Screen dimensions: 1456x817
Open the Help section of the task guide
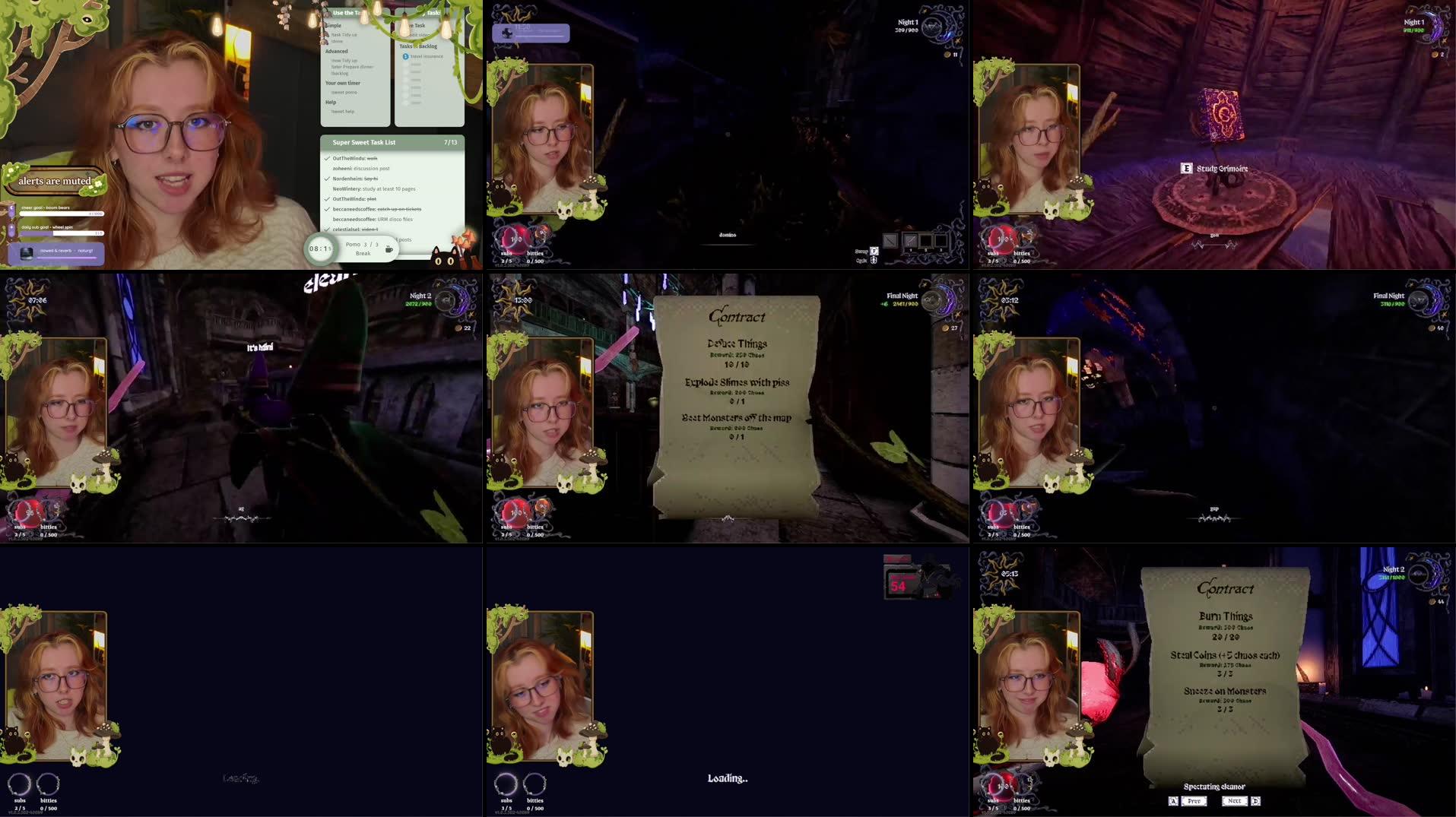pyautogui.click(x=331, y=103)
